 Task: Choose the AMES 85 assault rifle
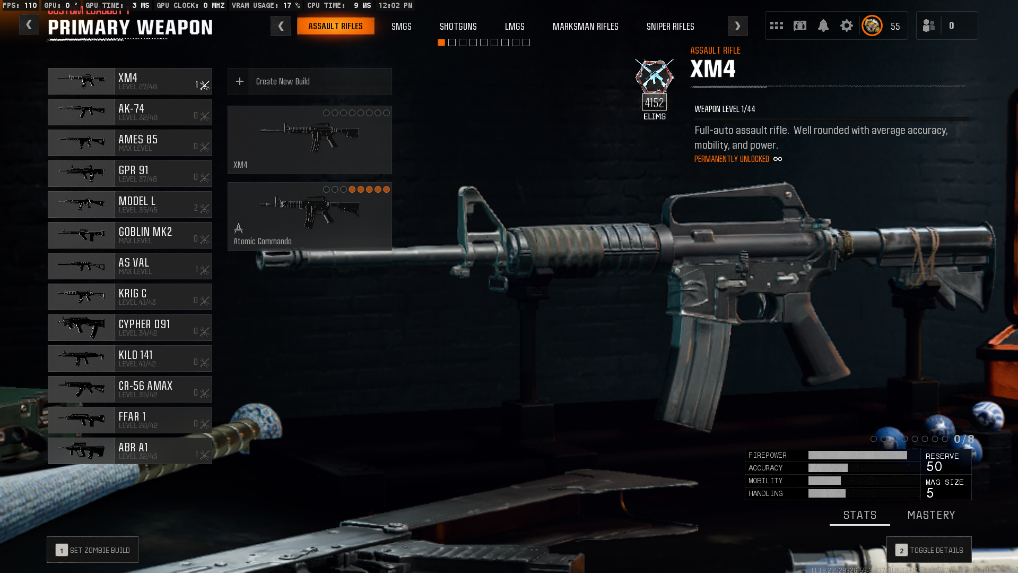pyautogui.click(x=129, y=143)
